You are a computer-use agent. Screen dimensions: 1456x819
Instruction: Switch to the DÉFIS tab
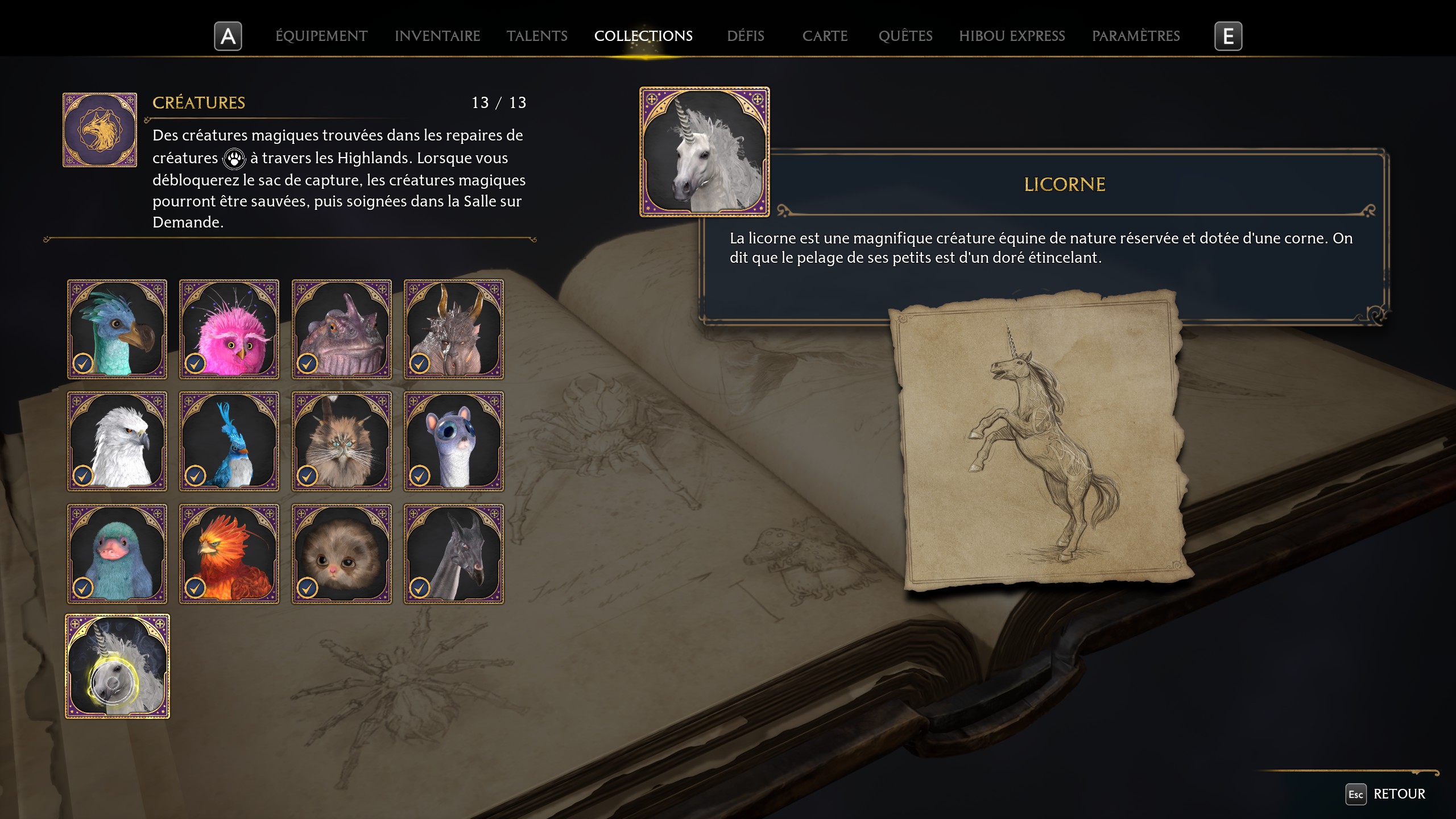(x=745, y=36)
